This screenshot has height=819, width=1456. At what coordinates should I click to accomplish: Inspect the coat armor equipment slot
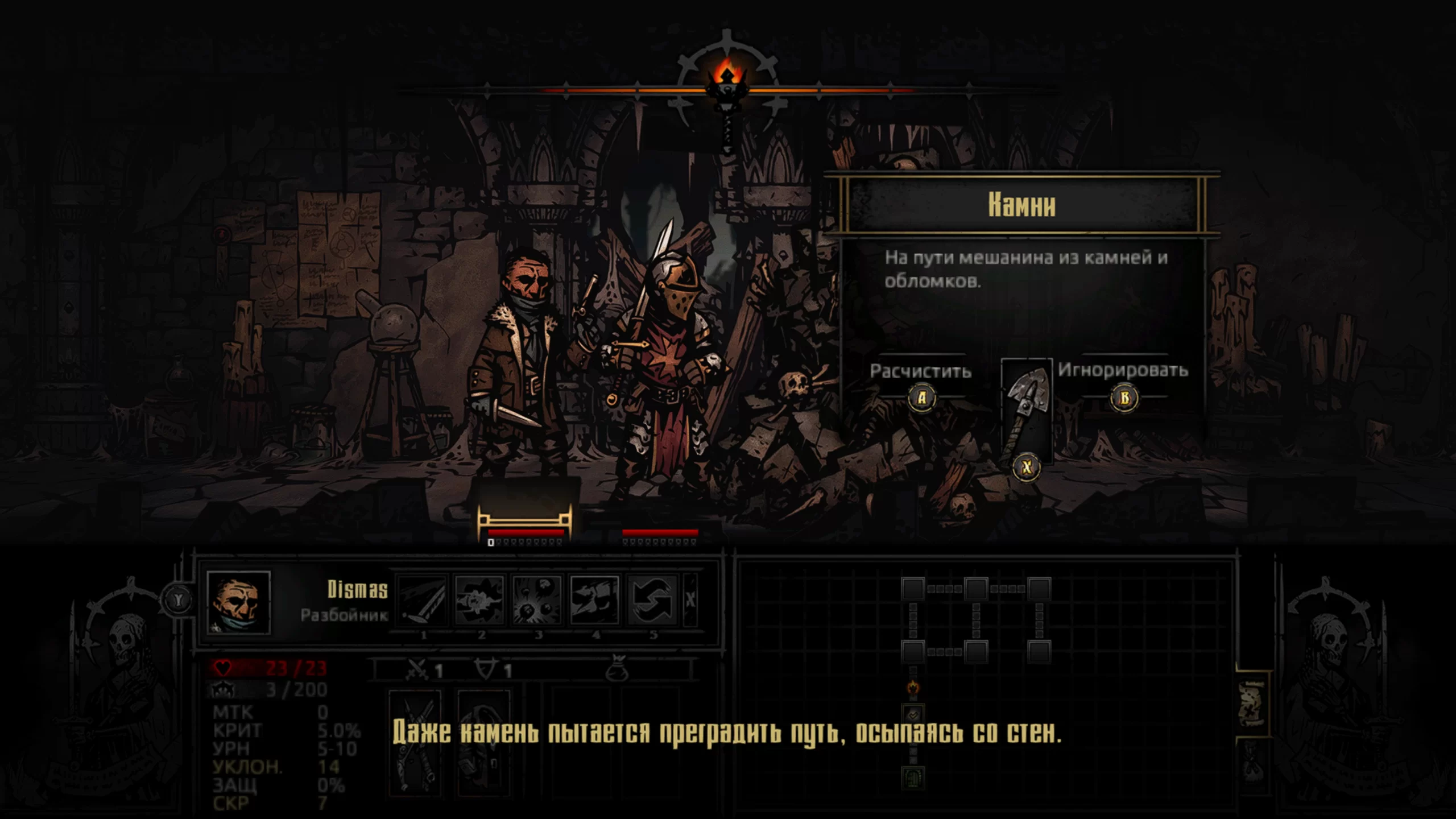[483, 739]
